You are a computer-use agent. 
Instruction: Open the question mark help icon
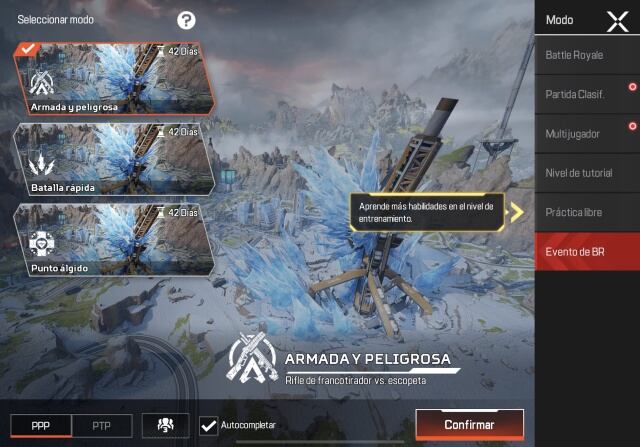tap(186, 20)
